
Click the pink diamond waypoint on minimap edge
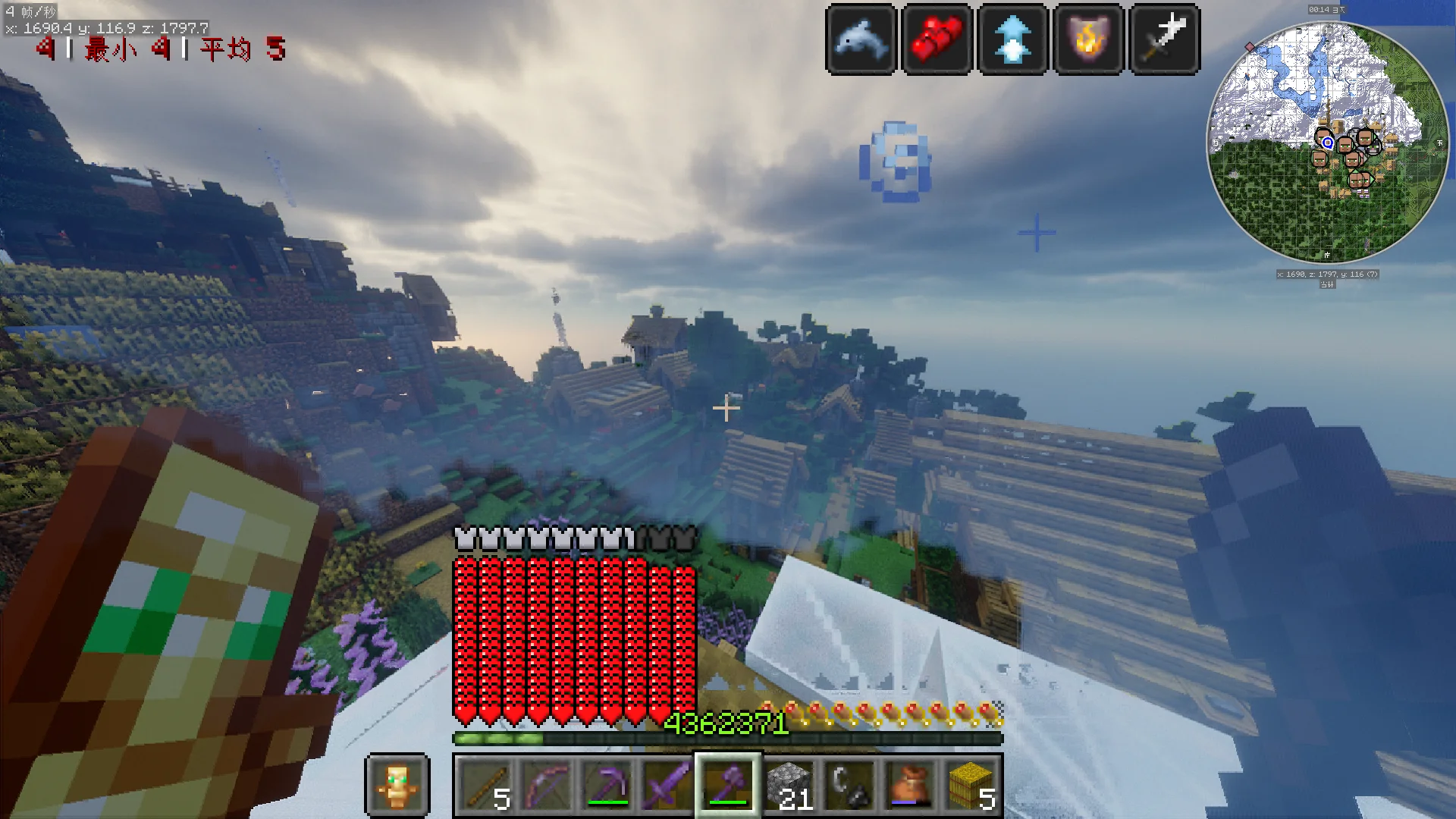(x=1250, y=47)
